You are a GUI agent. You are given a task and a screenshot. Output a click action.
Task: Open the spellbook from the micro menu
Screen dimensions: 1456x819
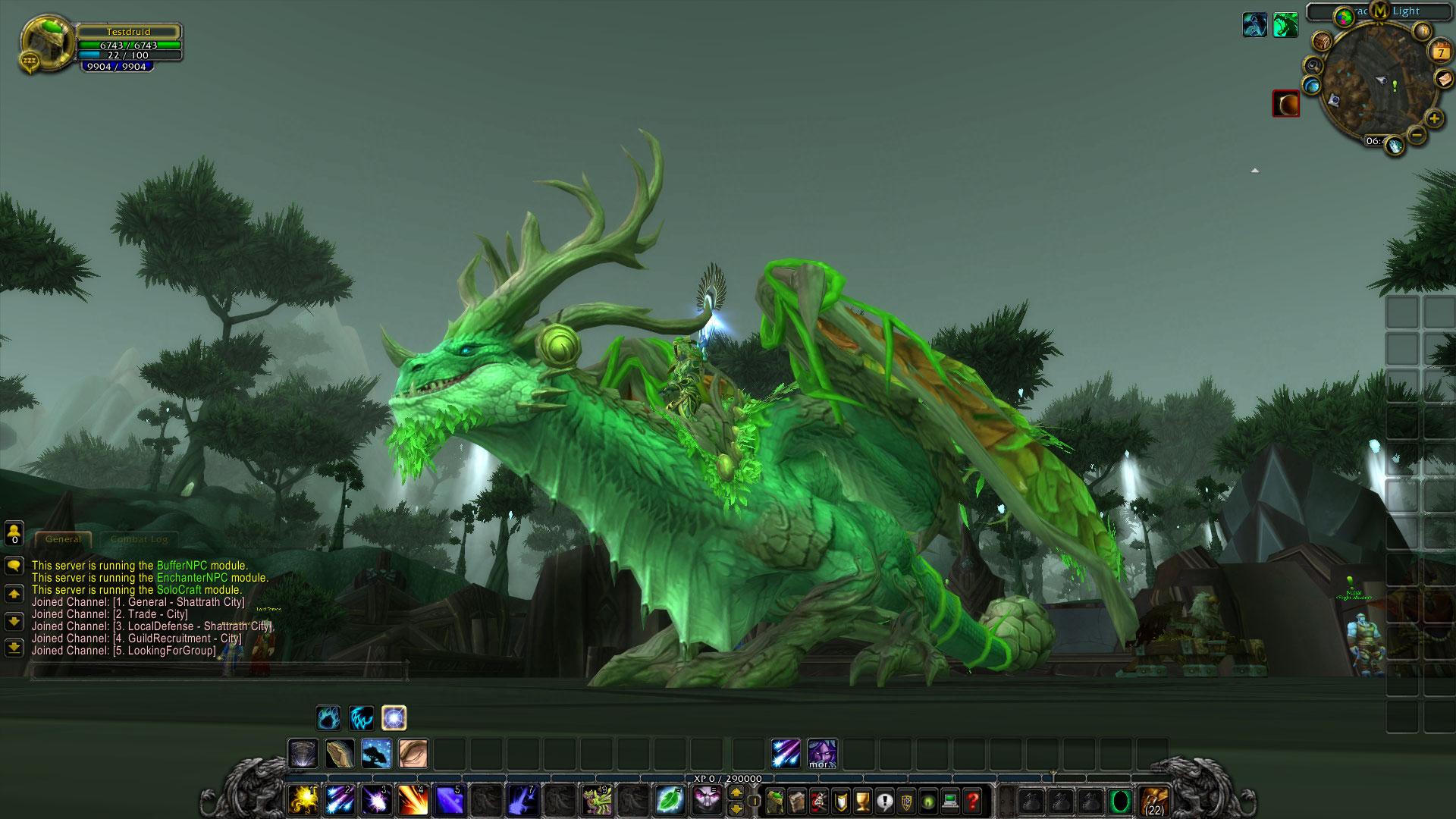(798, 800)
